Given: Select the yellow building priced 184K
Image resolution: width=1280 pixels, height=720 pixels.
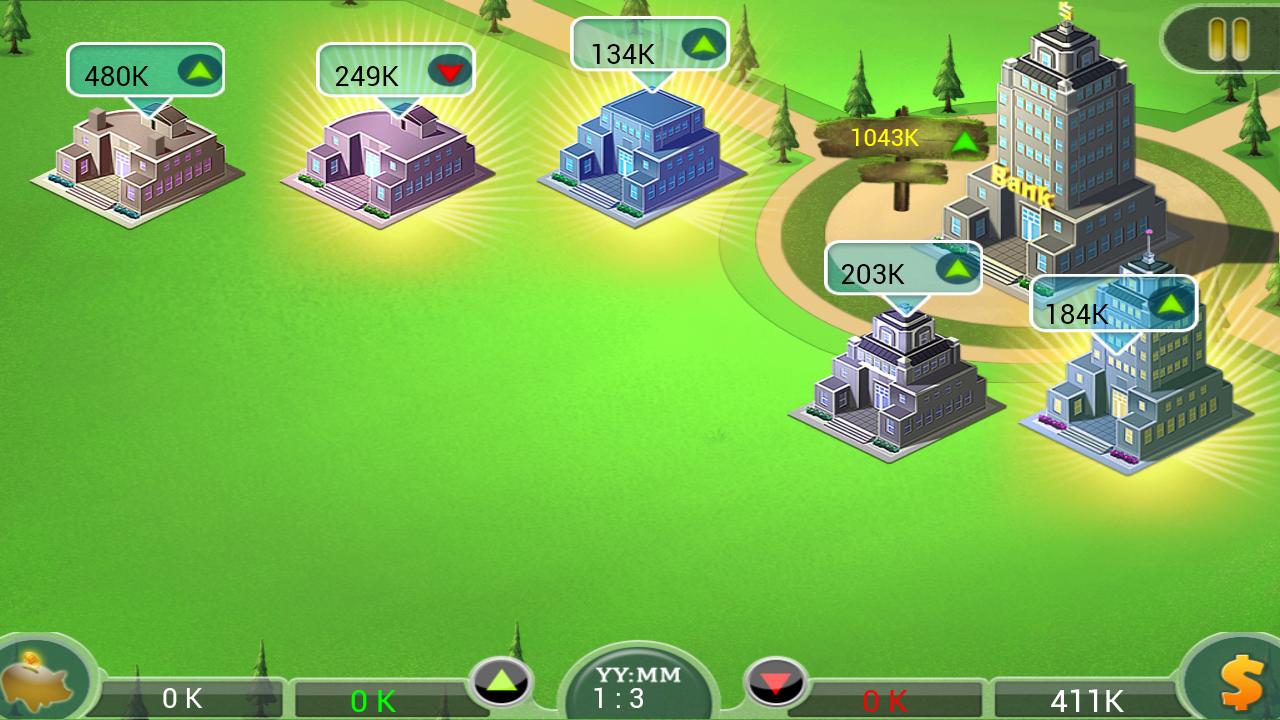Looking at the screenshot, I should tap(1130, 400).
